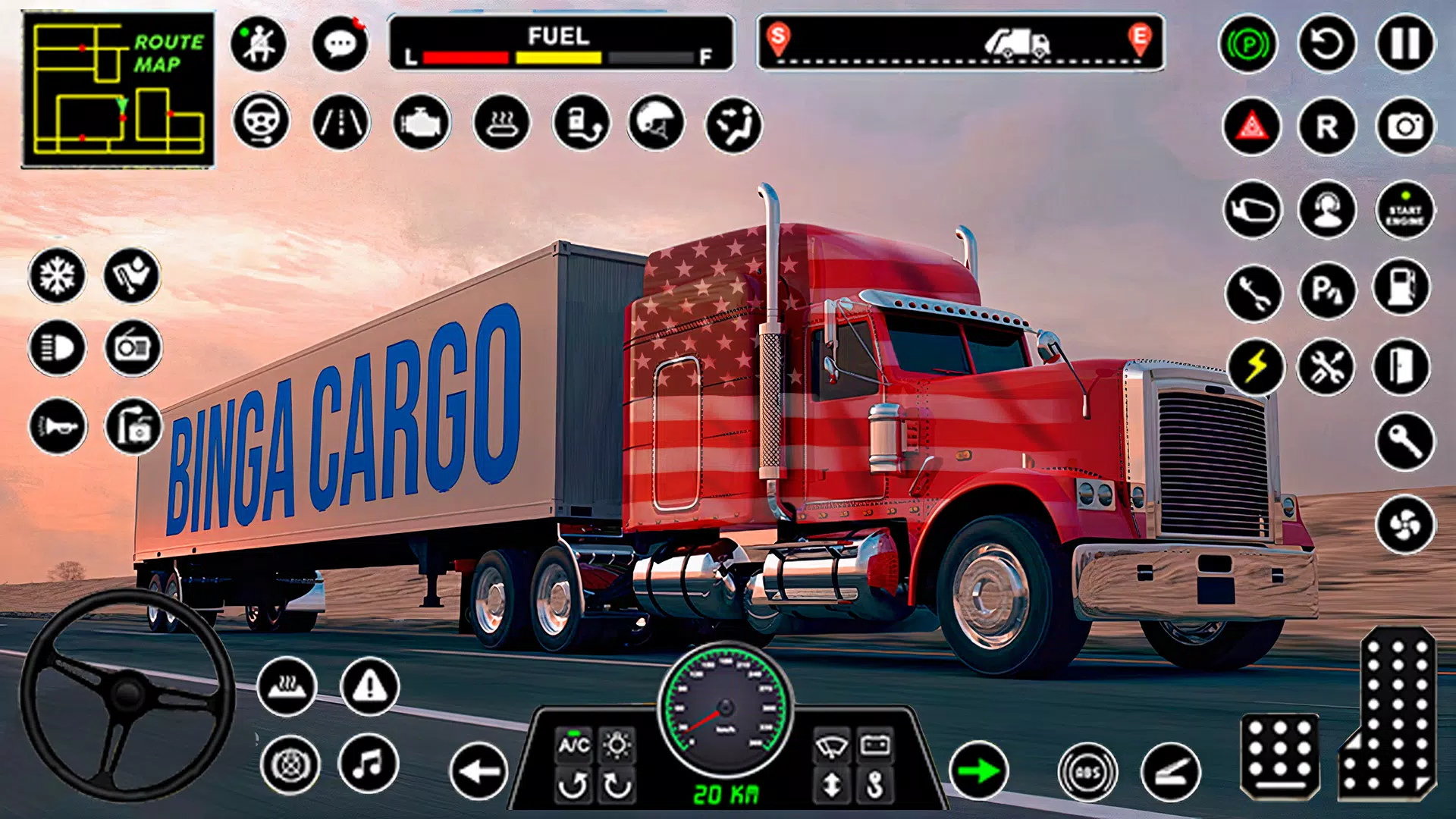Image resolution: width=1456 pixels, height=819 pixels.
Task: Tap the restart arrow button
Action: point(1326,44)
